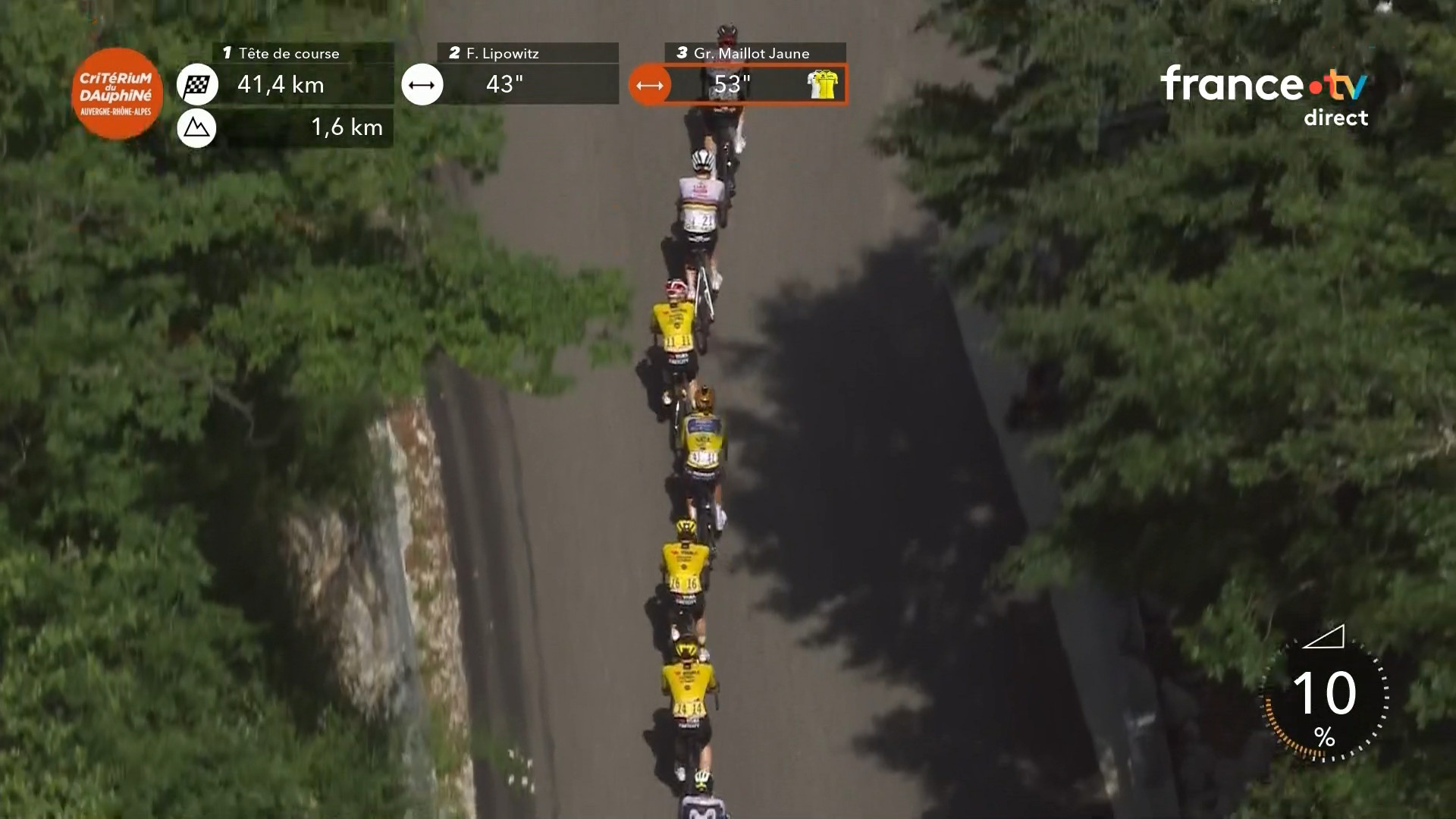
Task: Click the Critérium du Dauphiné logo
Action: pyautogui.click(x=117, y=93)
